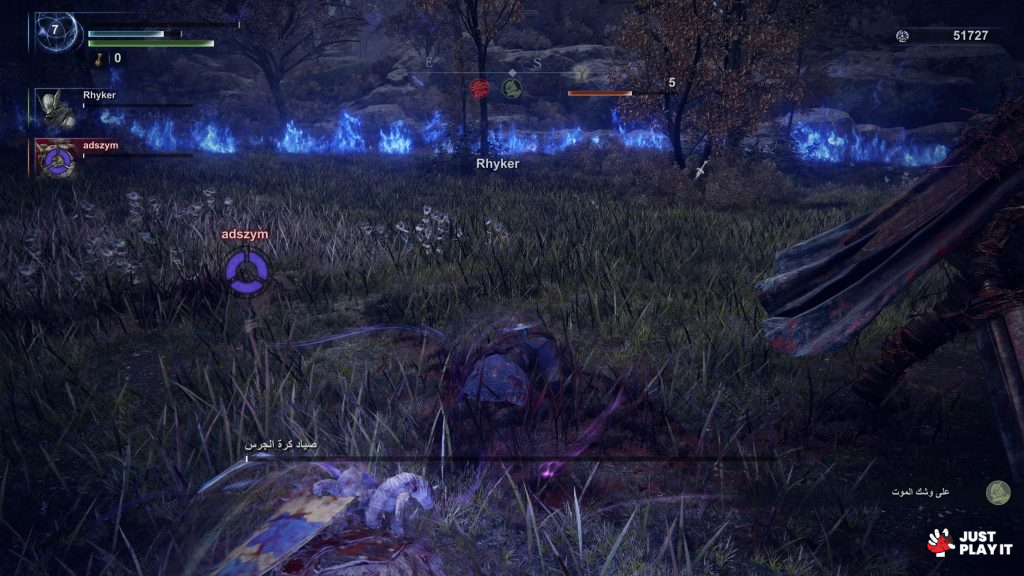This screenshot has width=1024, height=576.
Task: Click the green marker on the compass
Action: pos(511,89)
